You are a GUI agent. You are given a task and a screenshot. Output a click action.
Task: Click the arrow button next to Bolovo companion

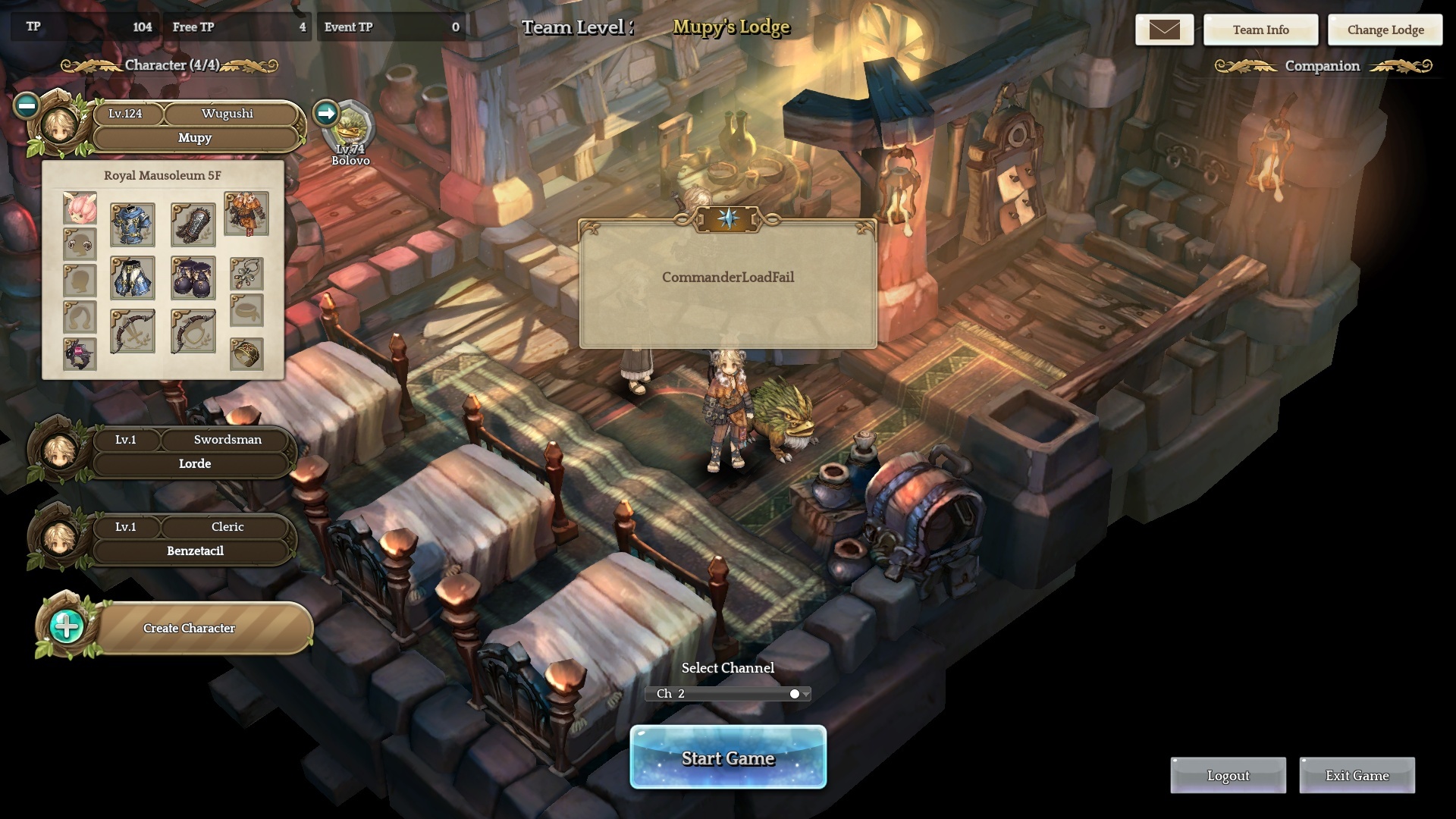pos(326,113)
